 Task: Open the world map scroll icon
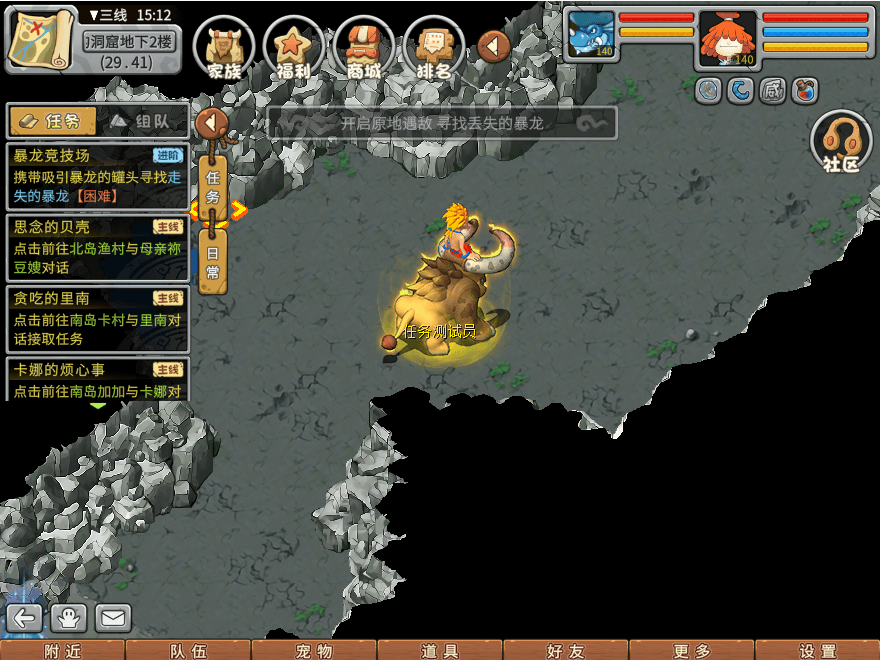[x=42, y=38]
